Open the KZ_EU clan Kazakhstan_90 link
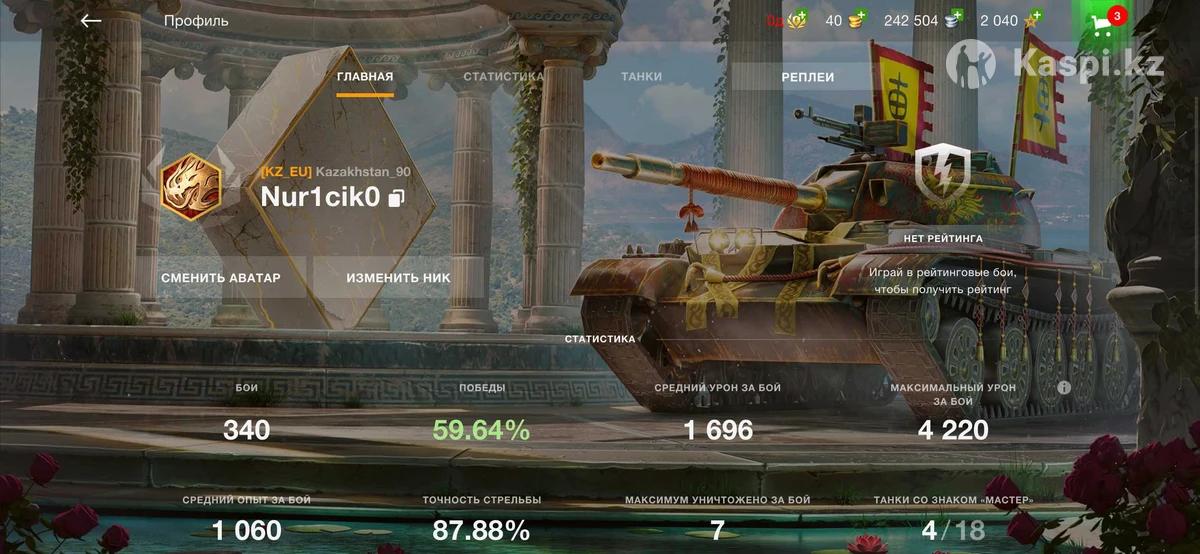Image resolution: width=1200 pixels, height=554 pixels. 335,171
